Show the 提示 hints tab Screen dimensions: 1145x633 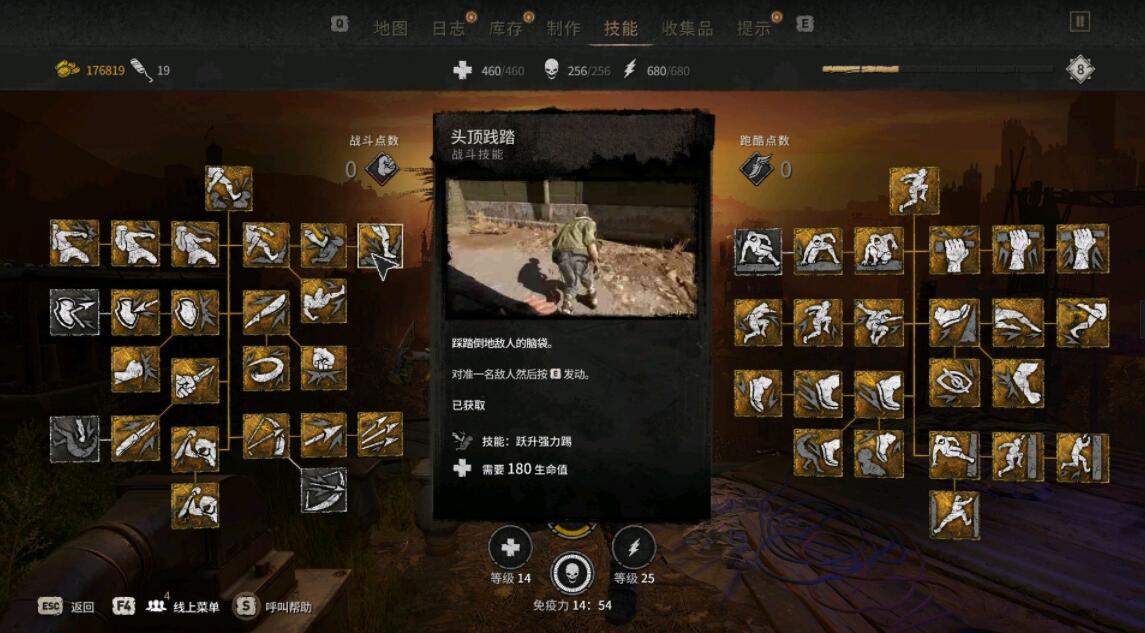[753, 28]
